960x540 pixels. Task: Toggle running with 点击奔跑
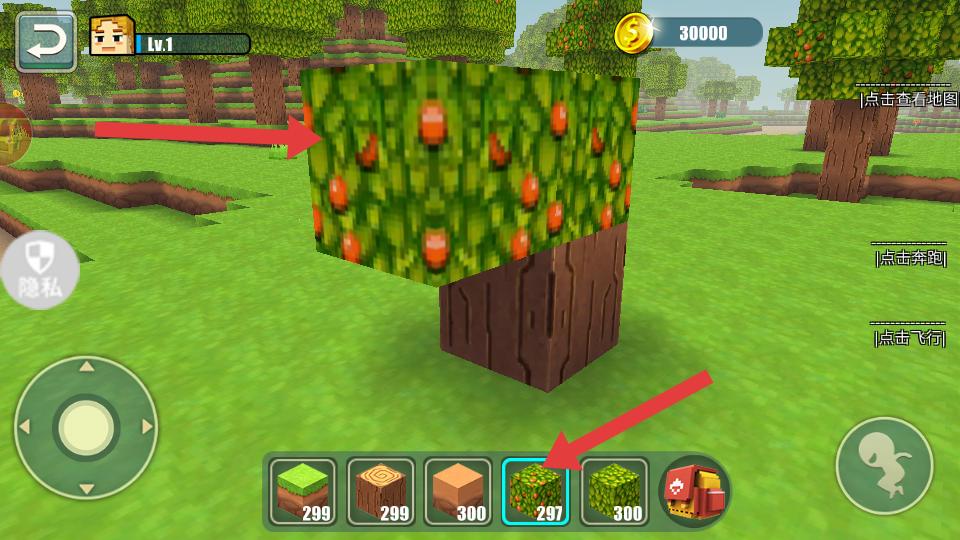tap(909, 258)
